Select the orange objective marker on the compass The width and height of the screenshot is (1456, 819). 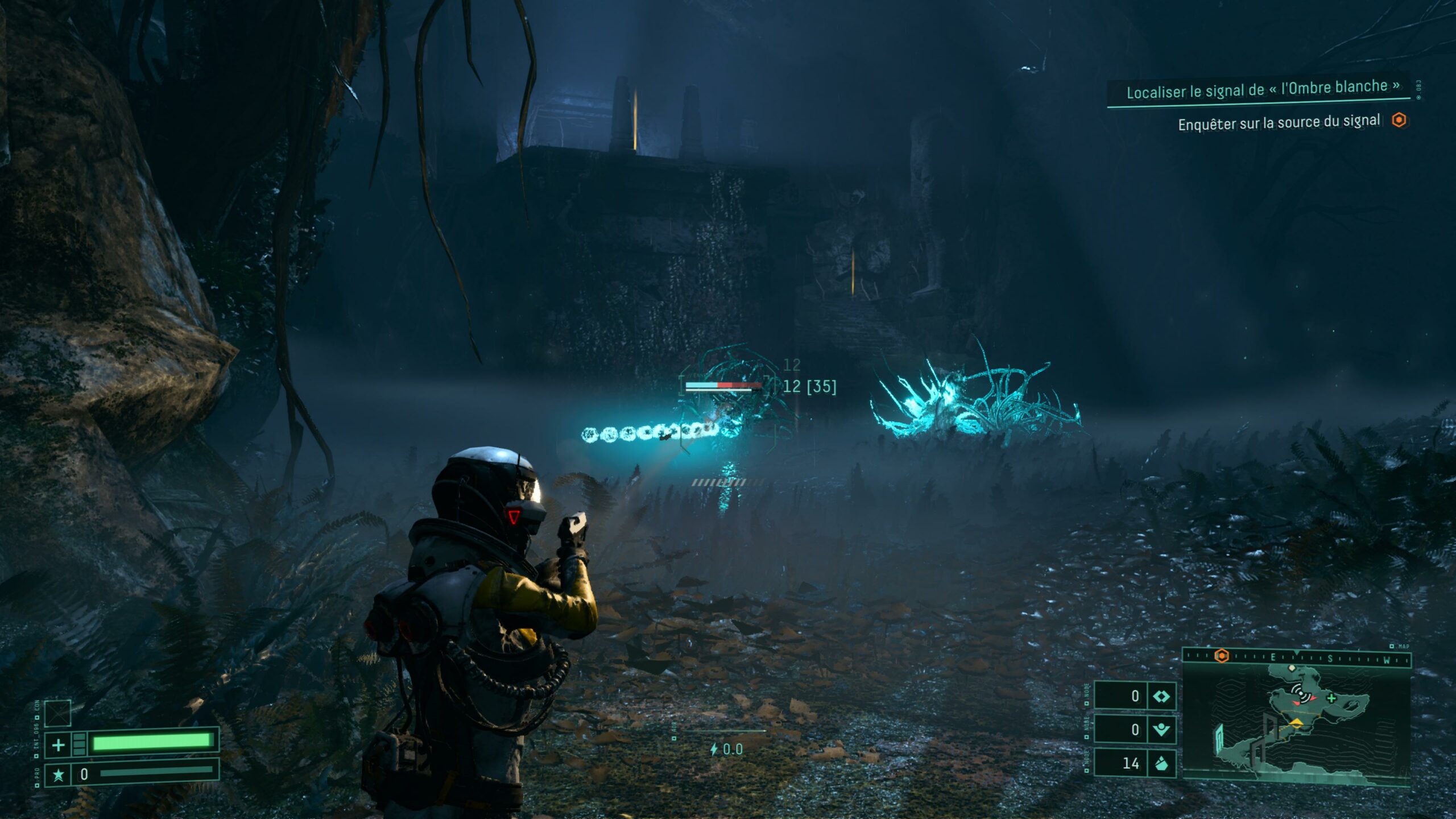pyautogui.click(x=1221, y=656)
